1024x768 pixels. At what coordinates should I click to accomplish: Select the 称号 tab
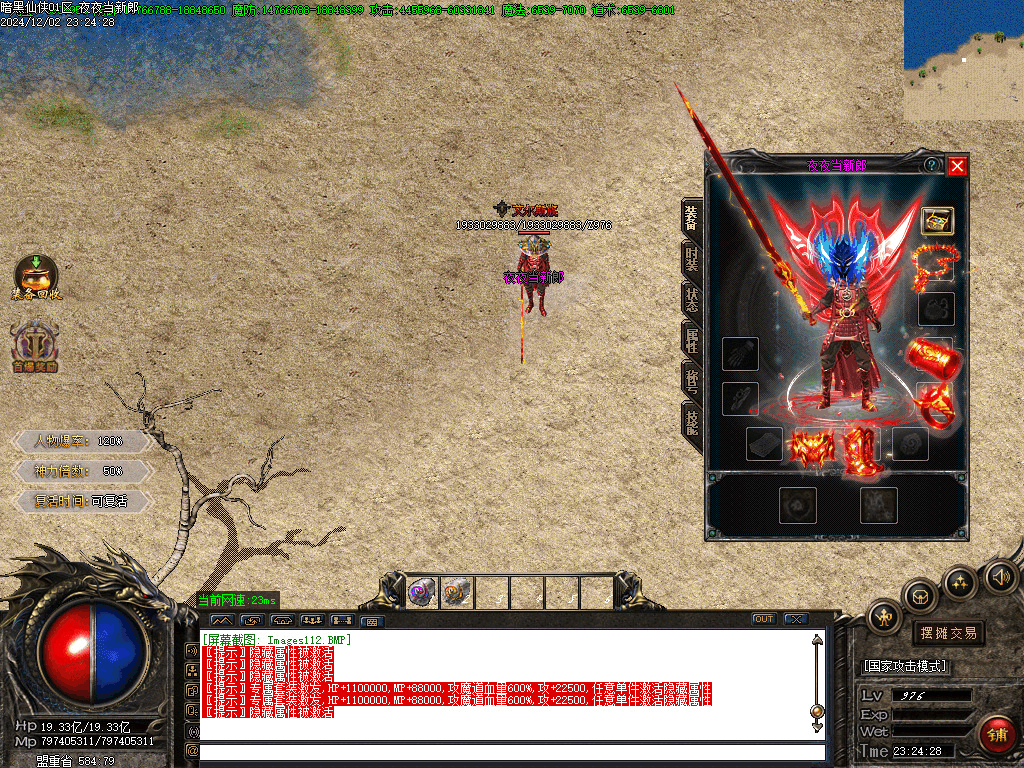click(x=691, y=380)
